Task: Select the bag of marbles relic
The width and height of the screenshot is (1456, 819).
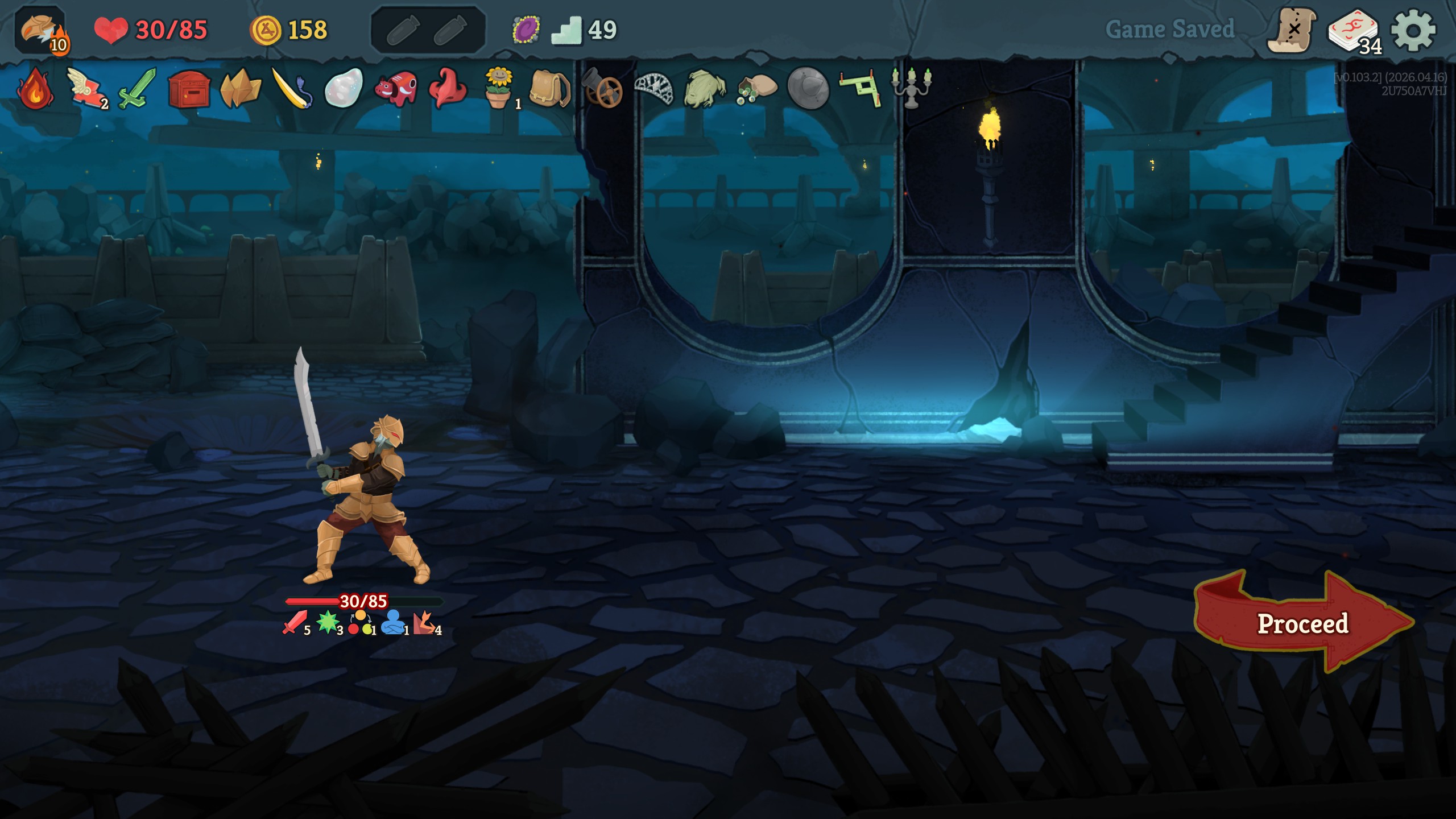Action: click(756, 89)
